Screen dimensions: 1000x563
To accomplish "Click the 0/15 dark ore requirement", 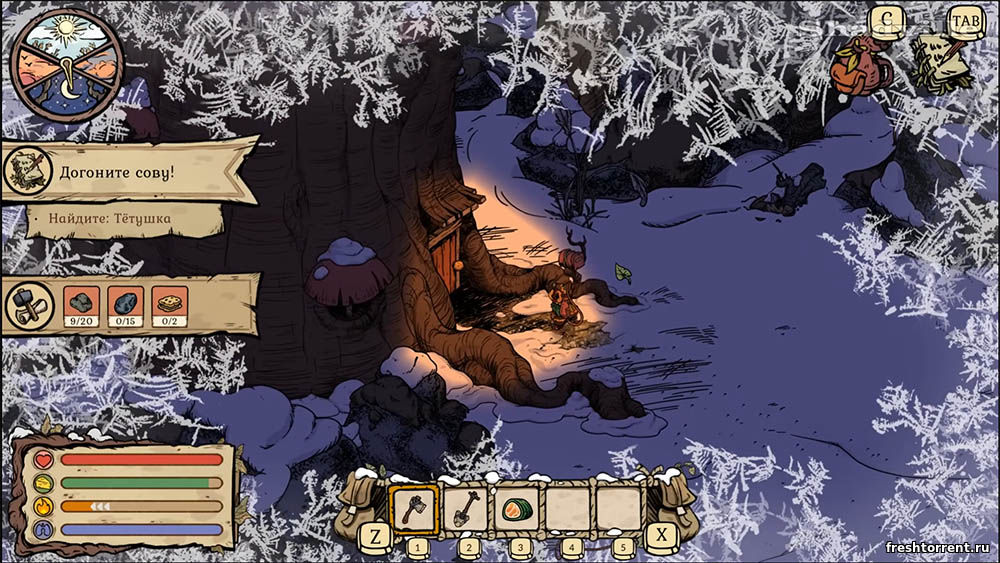I will [125, 306].
